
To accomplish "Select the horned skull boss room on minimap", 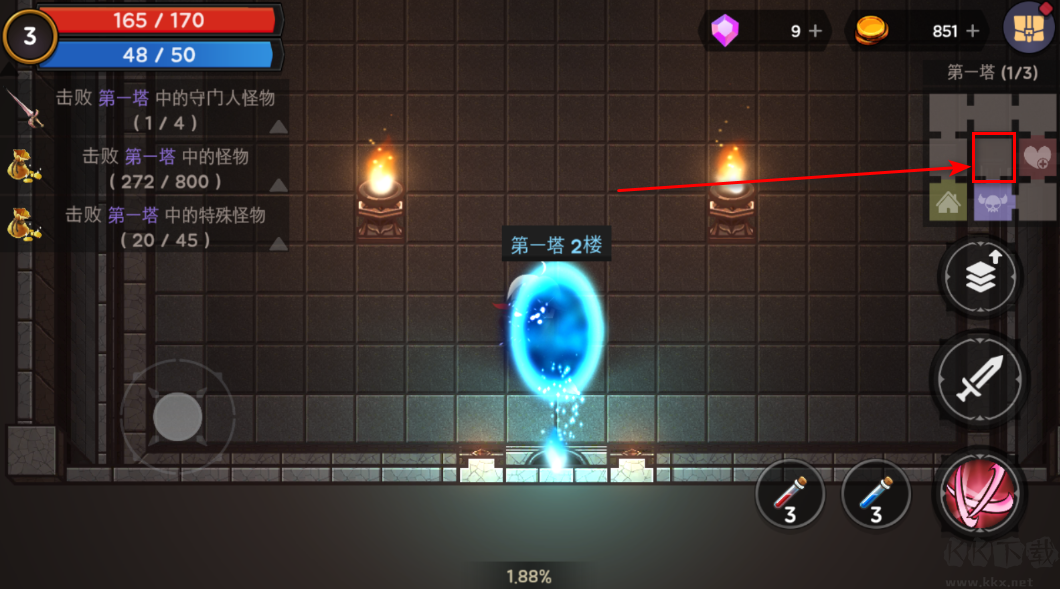I will click(994, 202).
